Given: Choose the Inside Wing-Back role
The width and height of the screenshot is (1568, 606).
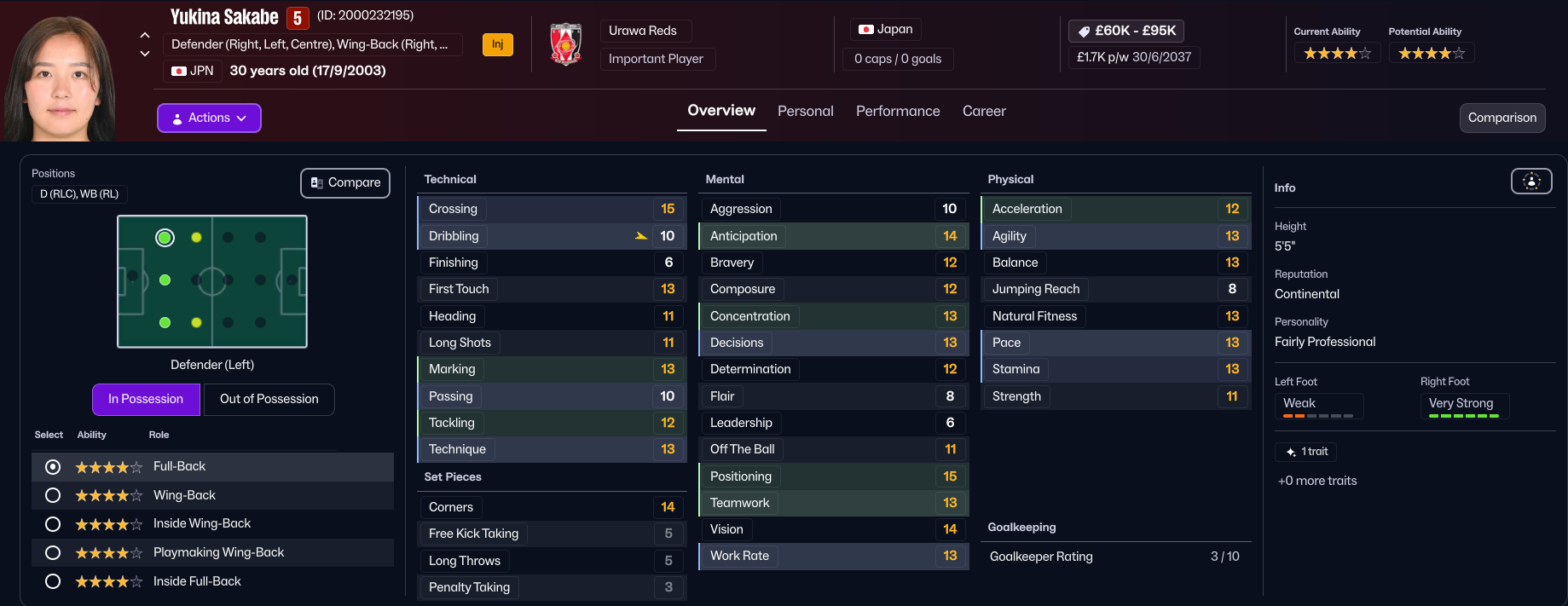Looking at the screenshot, I should pyautogui.click(x=53, y=524).
